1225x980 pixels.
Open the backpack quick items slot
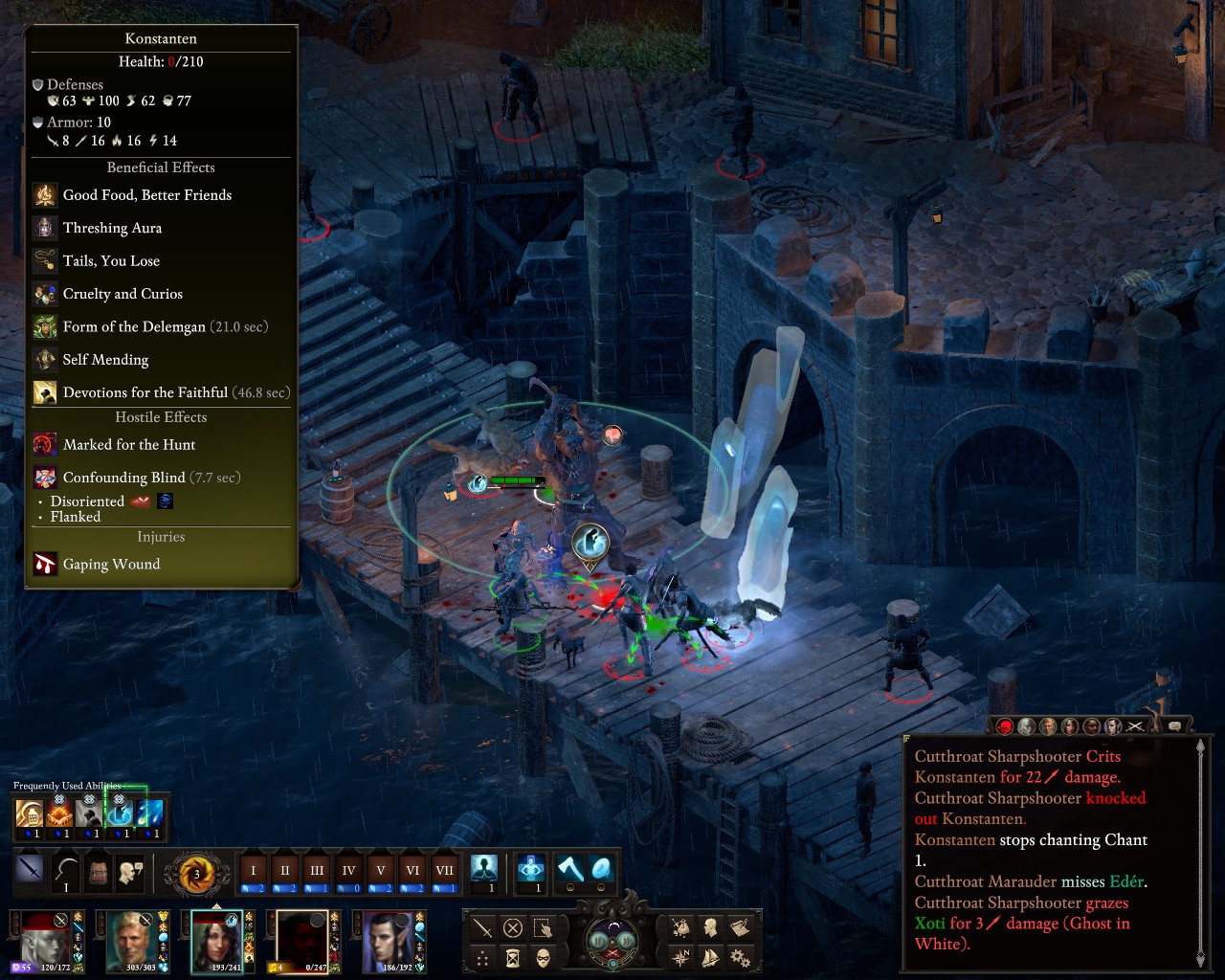click(x=98, y=871)
